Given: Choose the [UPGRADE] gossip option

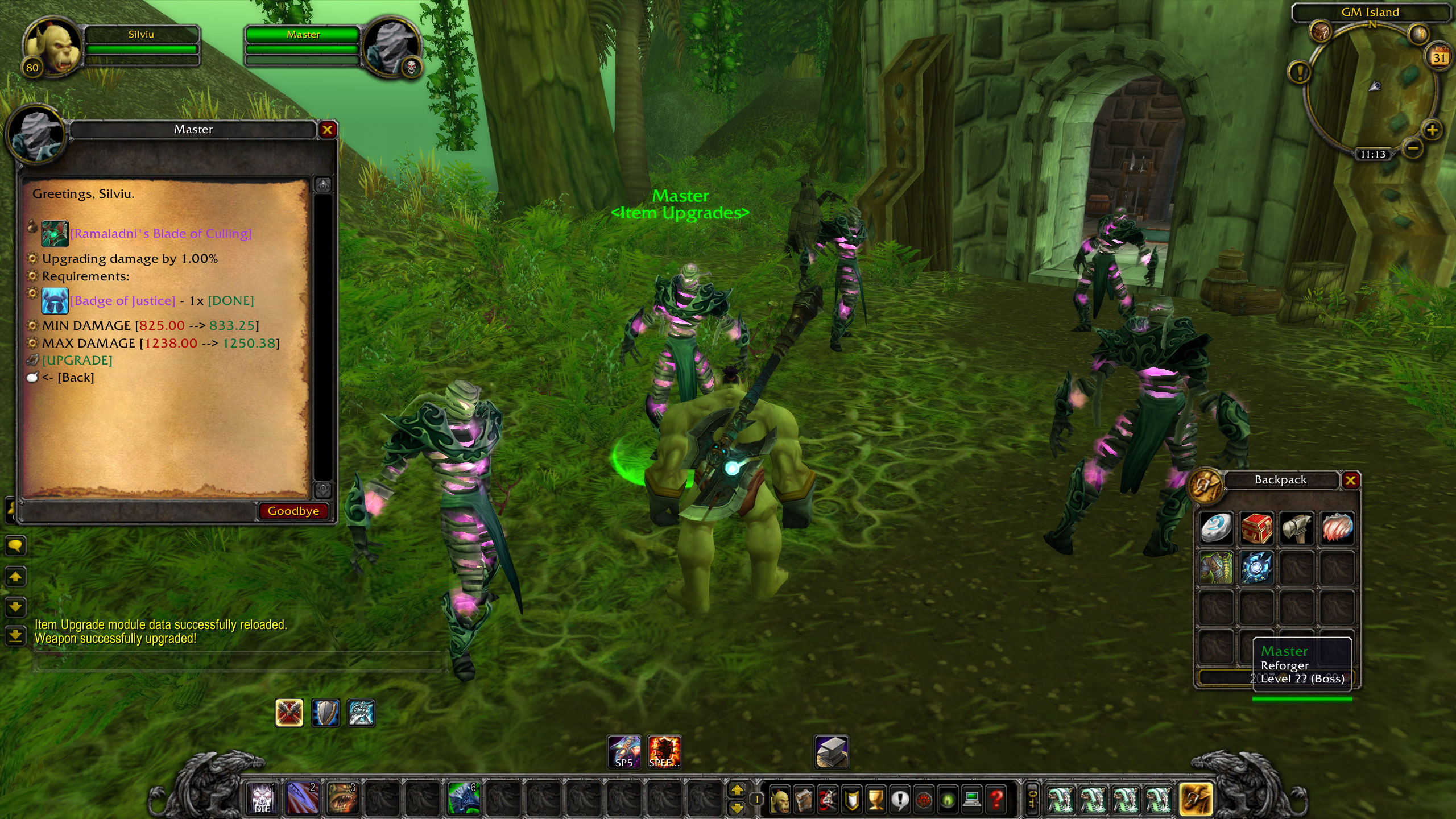Looking at the screenshot, I should [x=77, y=361].
